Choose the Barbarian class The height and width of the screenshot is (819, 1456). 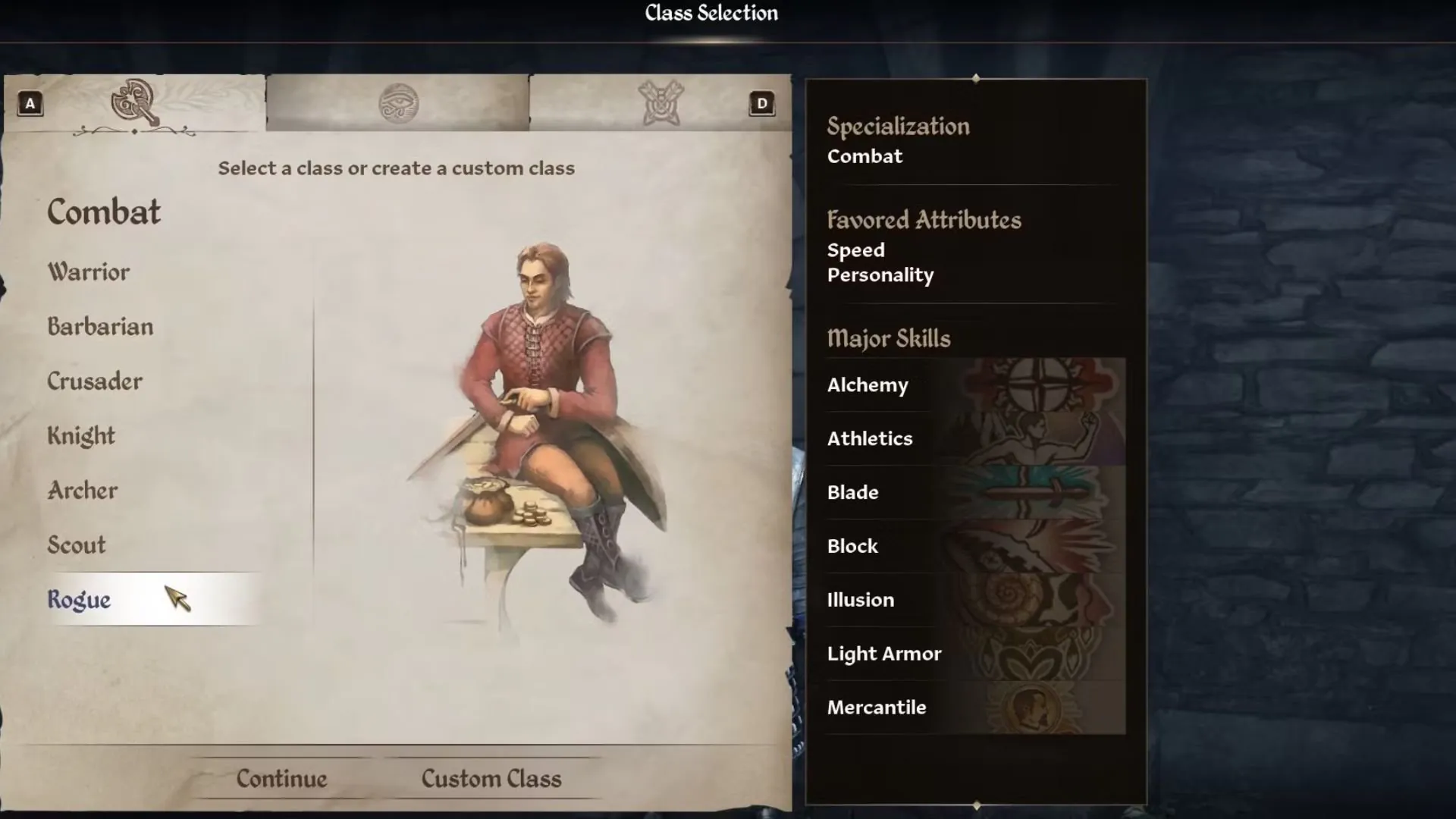click(100, 327)
